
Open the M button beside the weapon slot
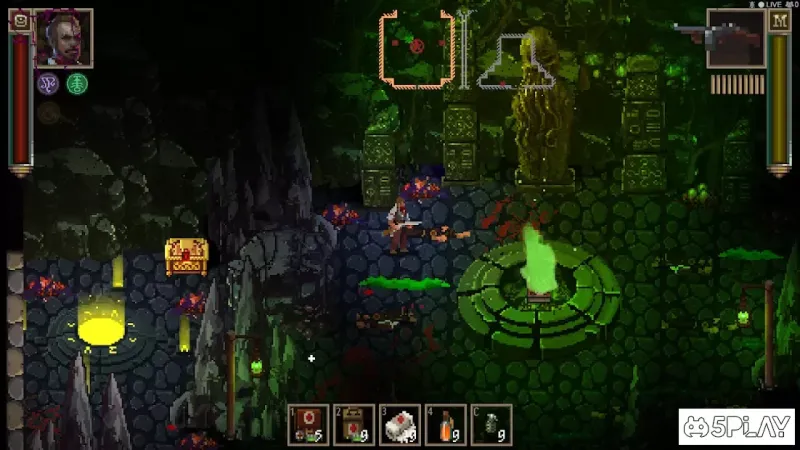pyautogui.click(x=779, y=20)
